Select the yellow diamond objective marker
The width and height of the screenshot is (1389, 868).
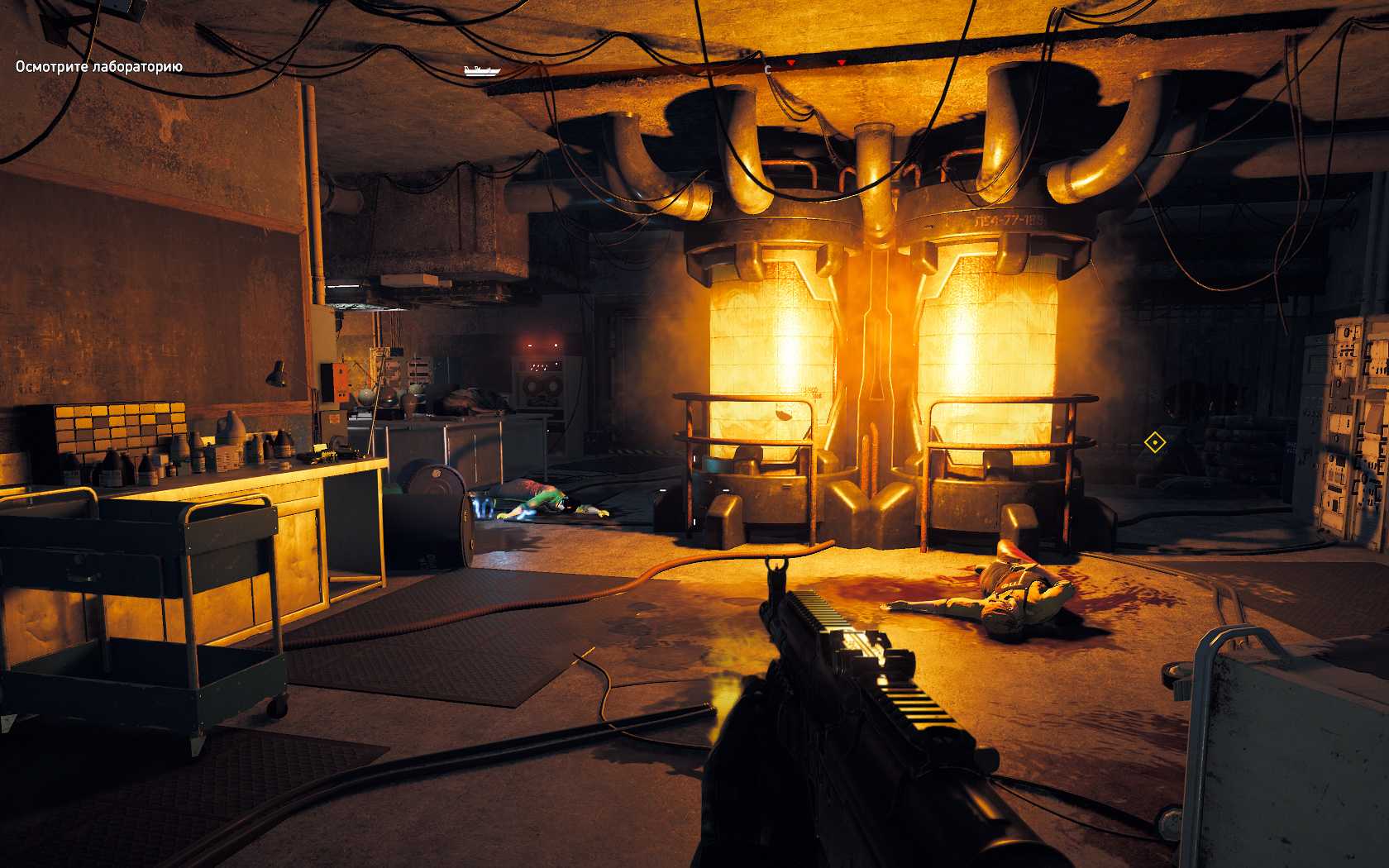[1153, 443]
